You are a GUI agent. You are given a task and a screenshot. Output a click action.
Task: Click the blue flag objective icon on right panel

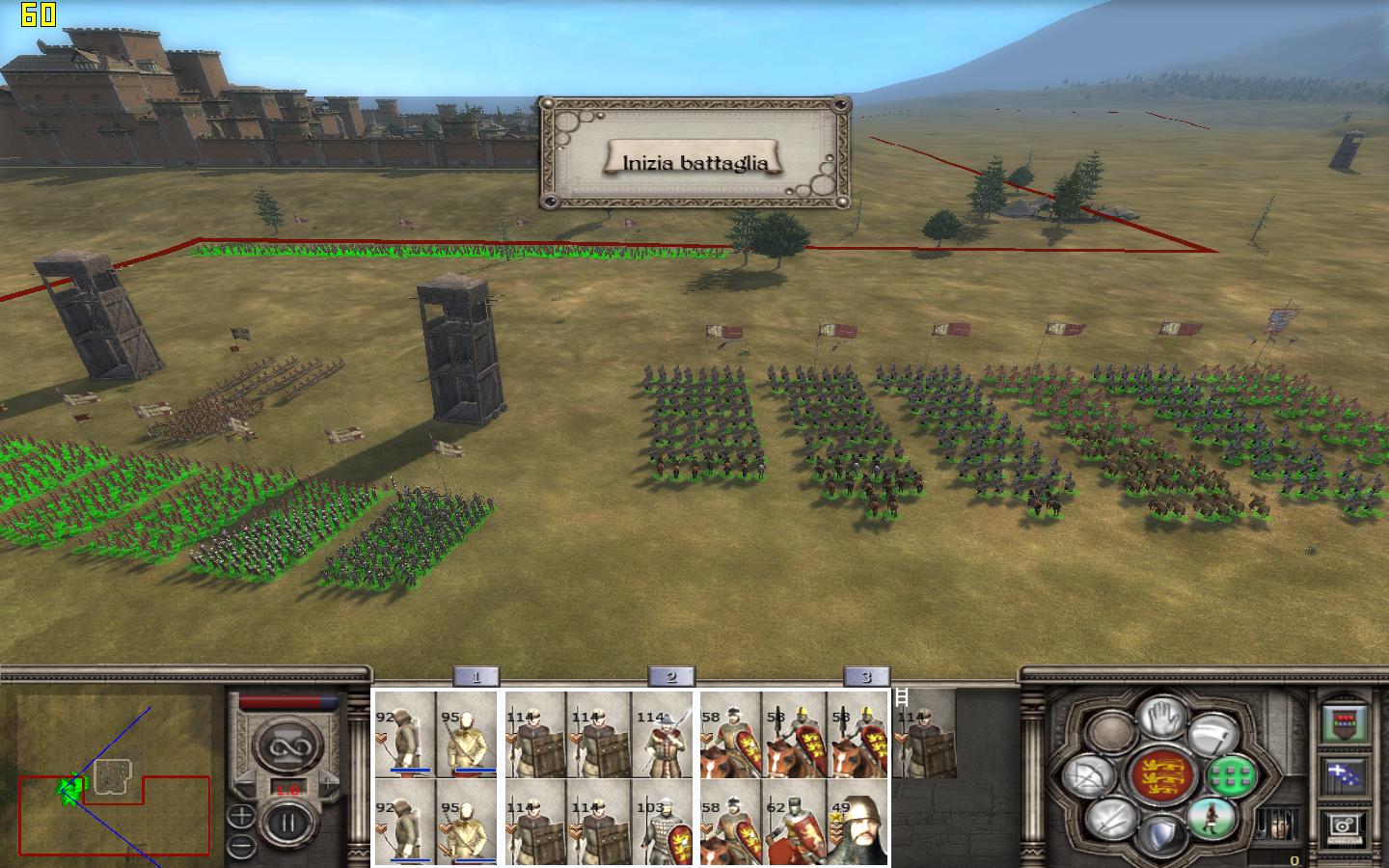[x=1347, y=773]
